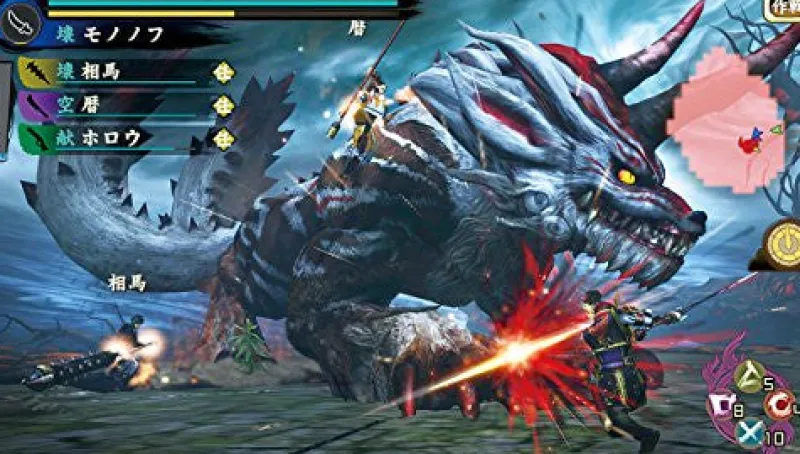The height and width of the screenshot is (454, 800).
Task: Select the player's weapon icon beside モノノフ
Action: 20,26
